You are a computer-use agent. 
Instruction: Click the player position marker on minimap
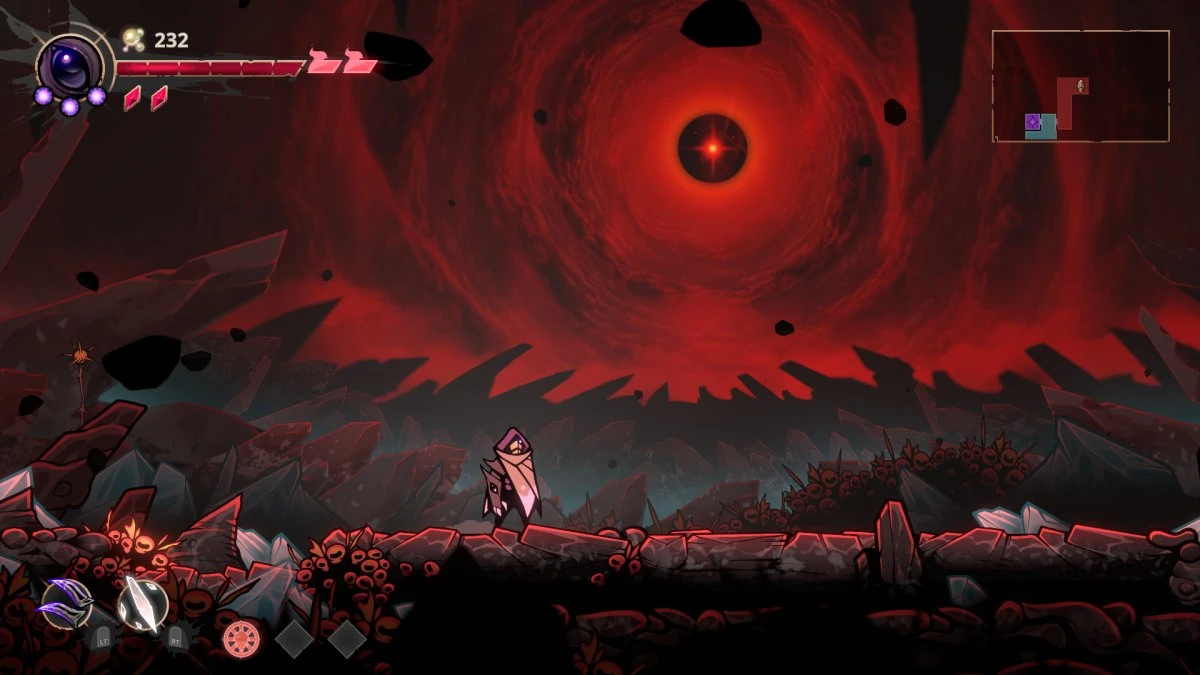[x=1082, y=86]
